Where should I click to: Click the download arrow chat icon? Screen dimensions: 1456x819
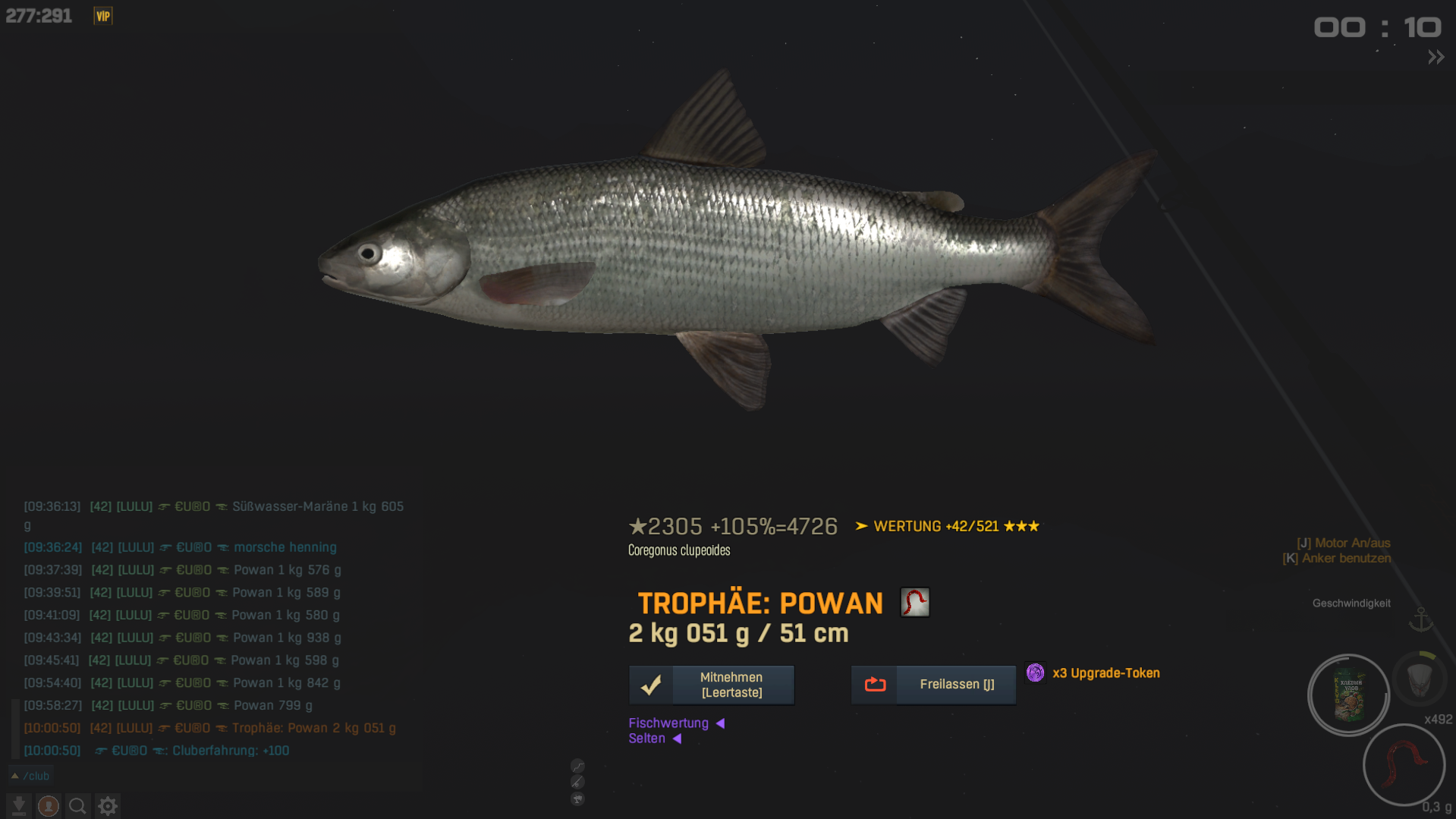19,805
